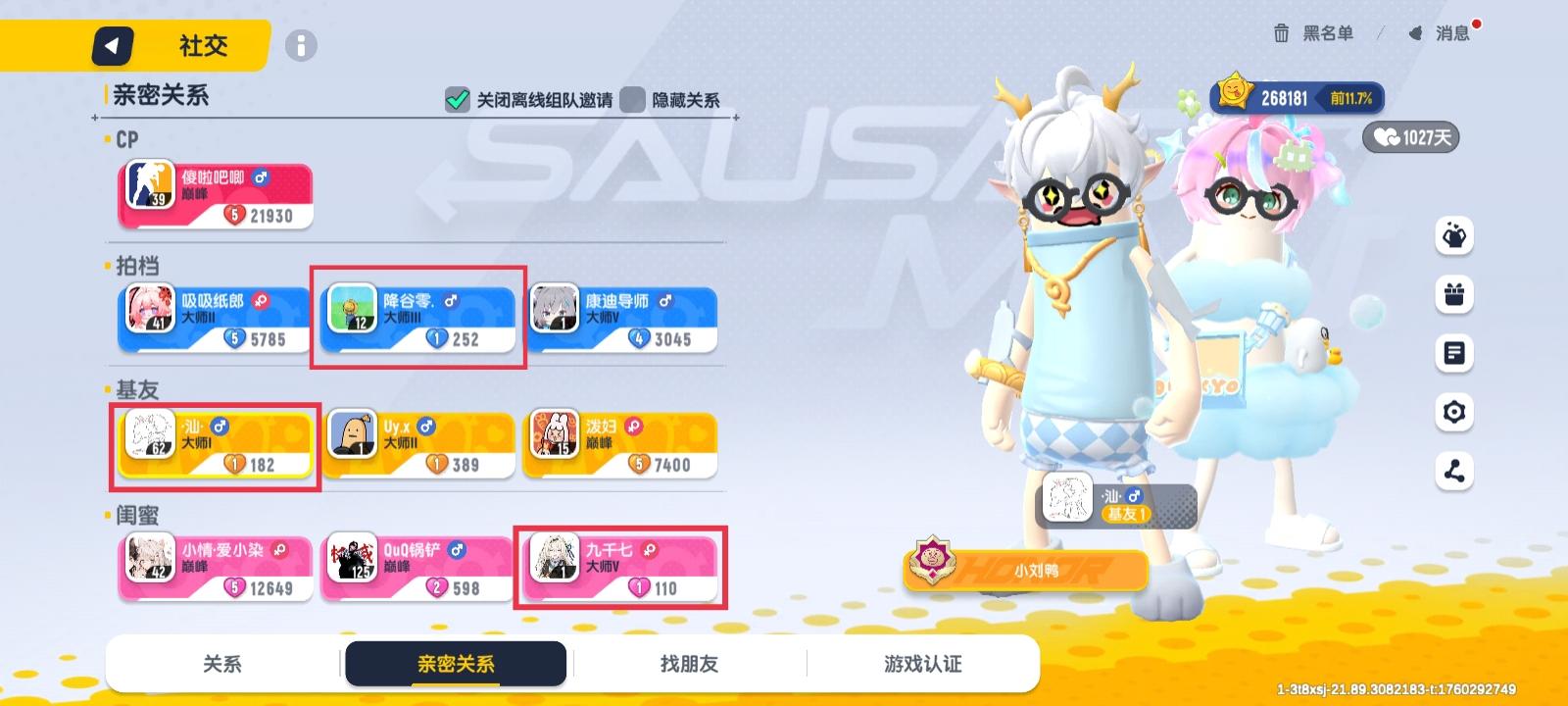
Task: Enable the 隐藏关系 checkbox
Action: (x=633, y=100)
